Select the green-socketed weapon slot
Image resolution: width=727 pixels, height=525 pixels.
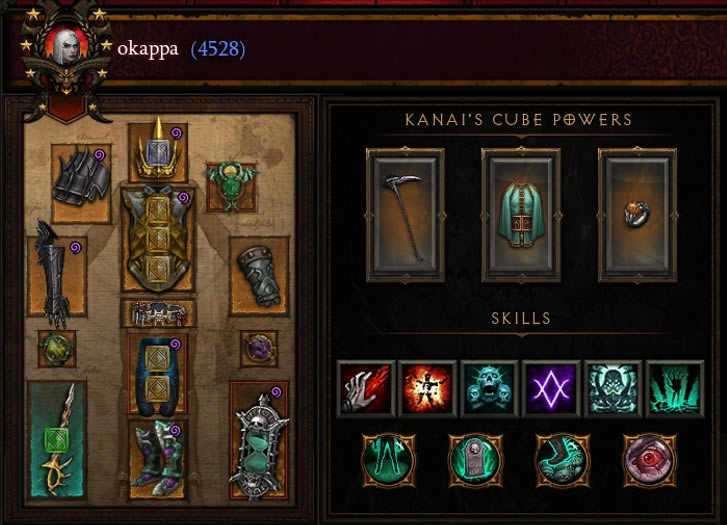57,437
